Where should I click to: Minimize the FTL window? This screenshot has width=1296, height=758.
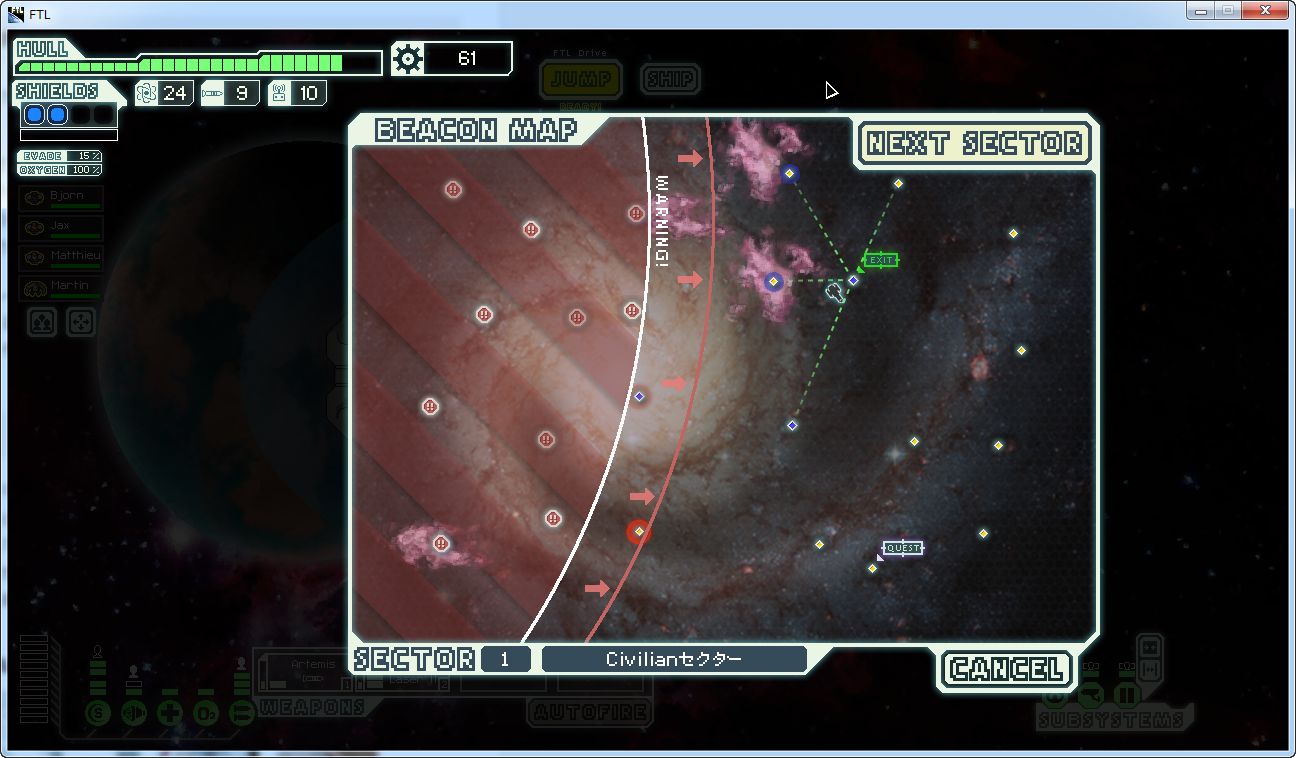pos(1200,10)
